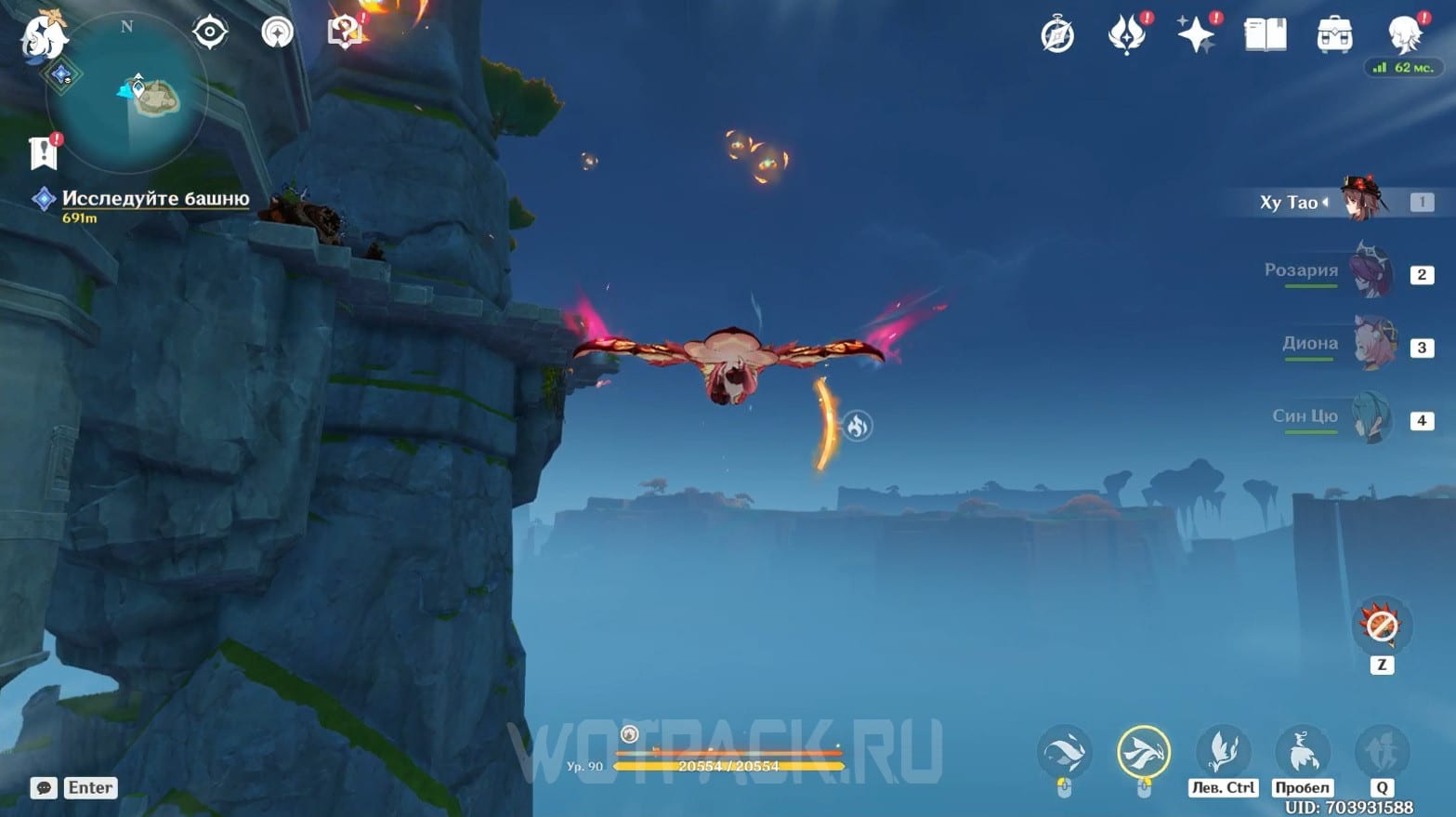Open the Paimon menu icon
The image size is (1456, 817).
pyautogui.click(x=43, y=35)
